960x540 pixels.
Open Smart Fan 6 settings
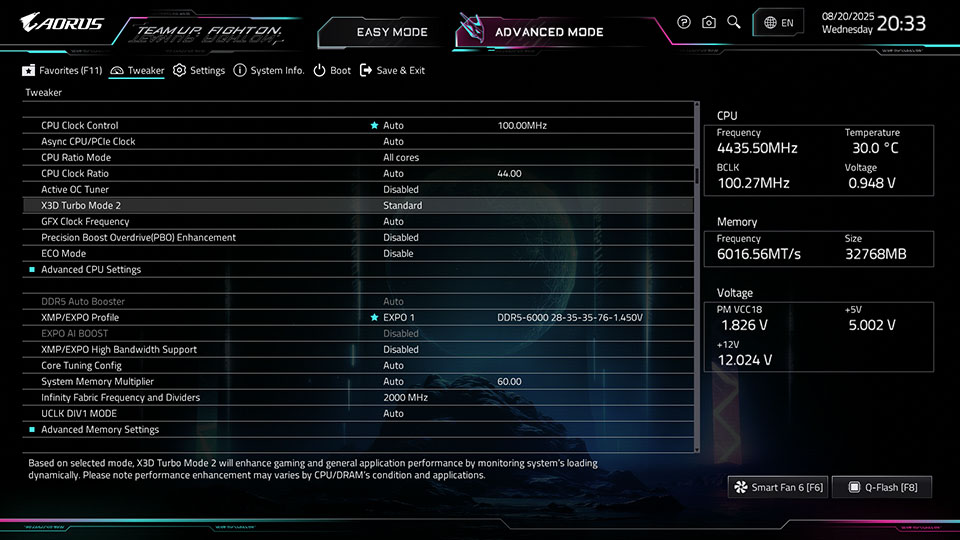pyautogui.click(x=778, y=487)
